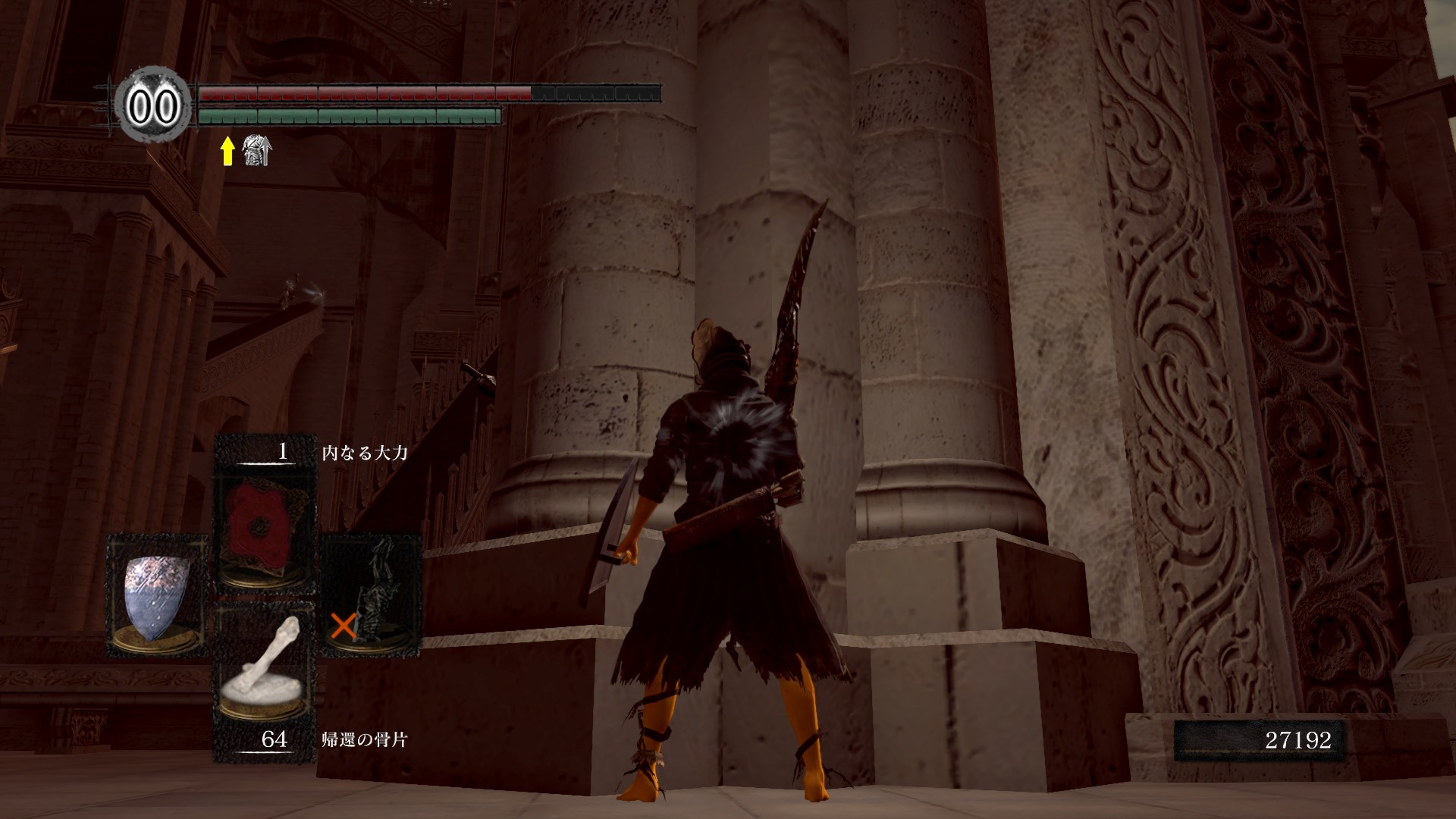Click the humanity counter emblem
1456x819 pixels.
154,107
